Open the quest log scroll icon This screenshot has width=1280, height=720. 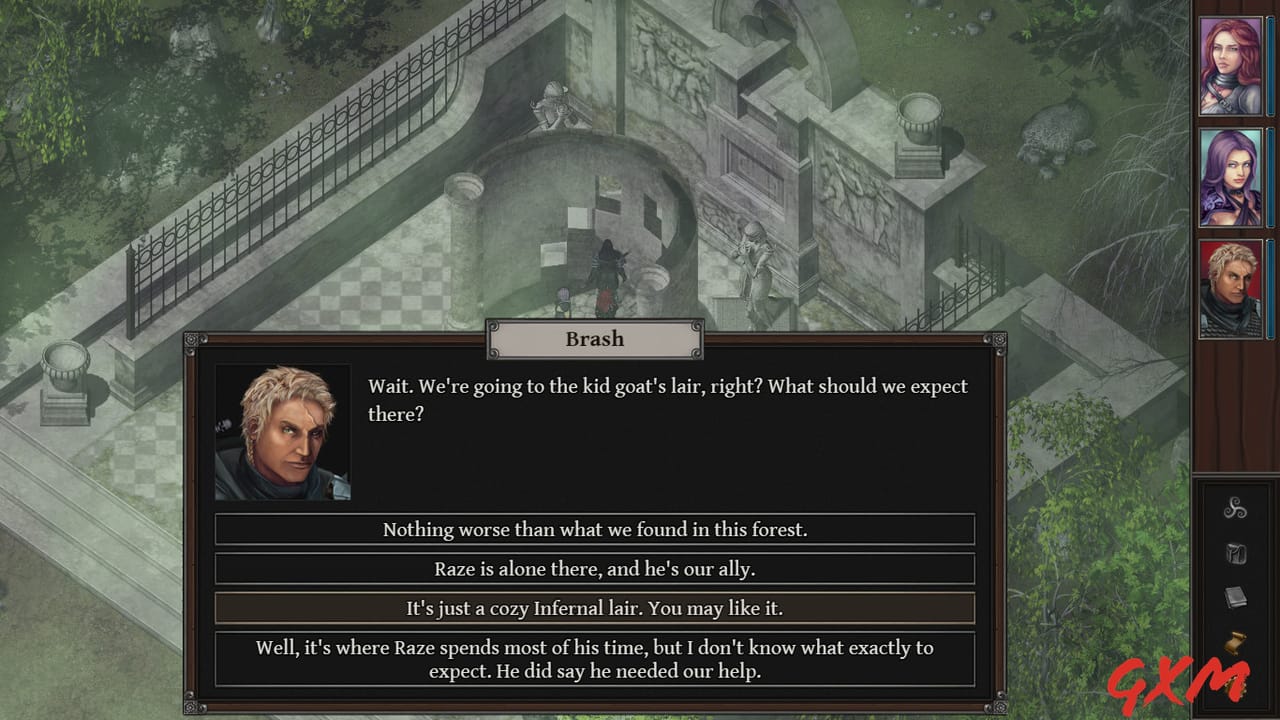[x=1236, y=640]
